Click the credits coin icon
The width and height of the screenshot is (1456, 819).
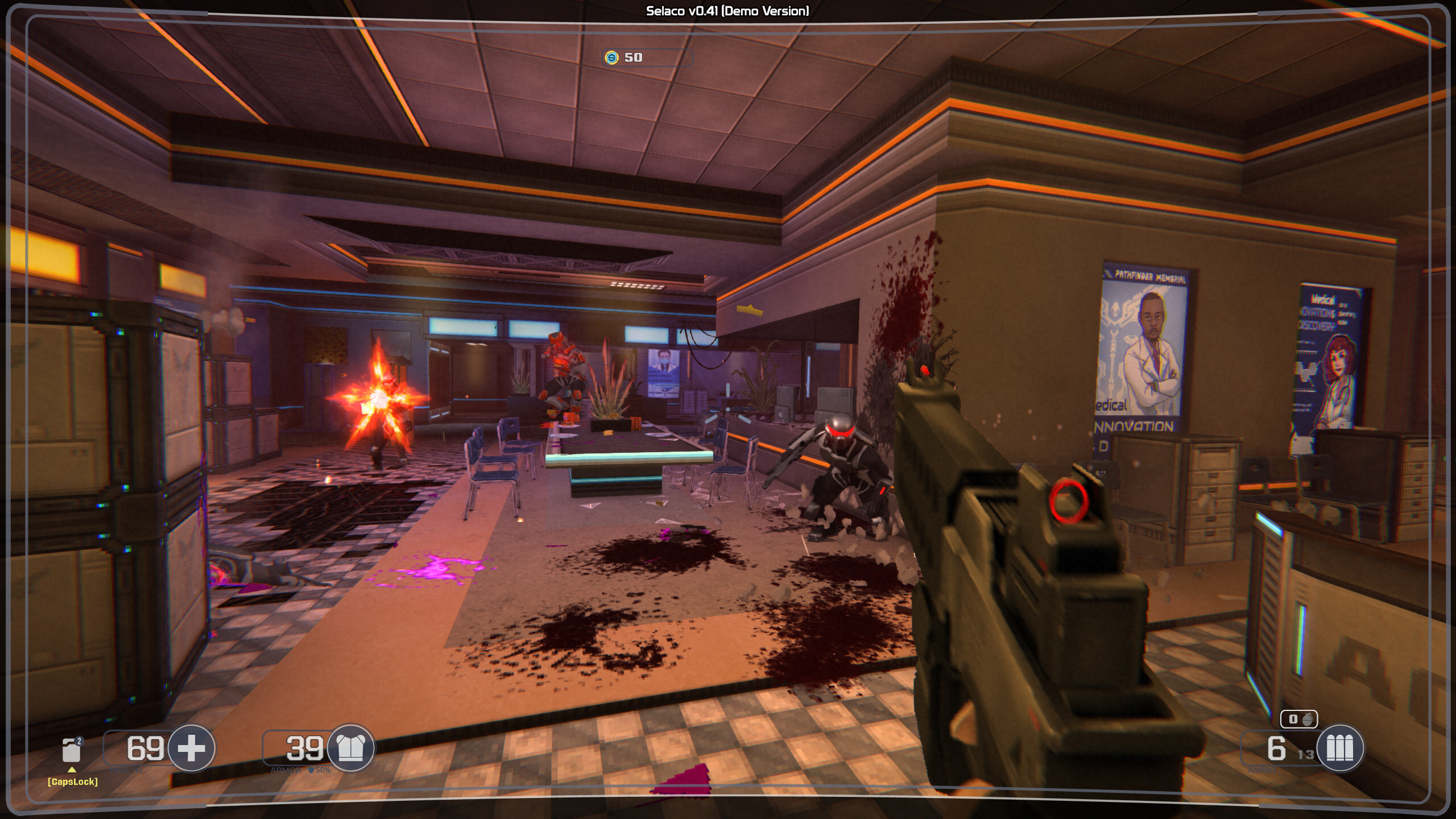611,57
